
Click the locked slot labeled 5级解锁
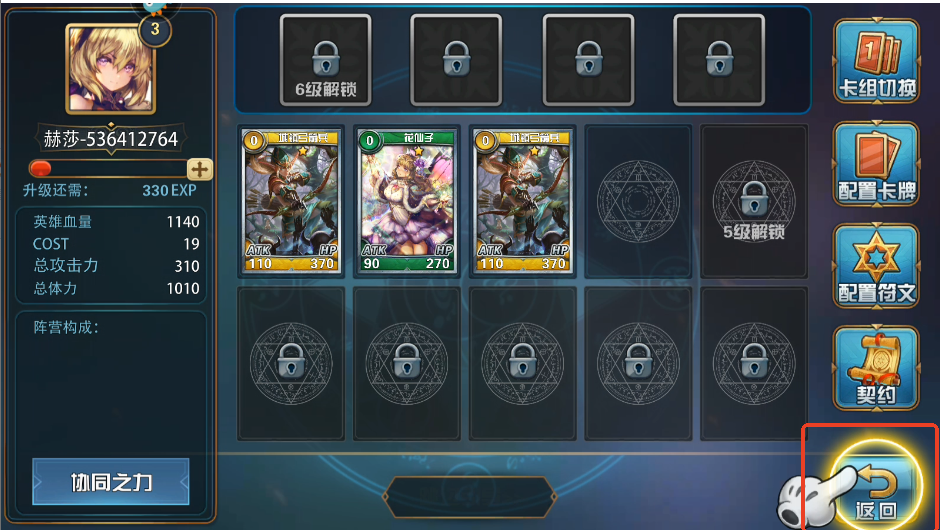tap(753, 201)
